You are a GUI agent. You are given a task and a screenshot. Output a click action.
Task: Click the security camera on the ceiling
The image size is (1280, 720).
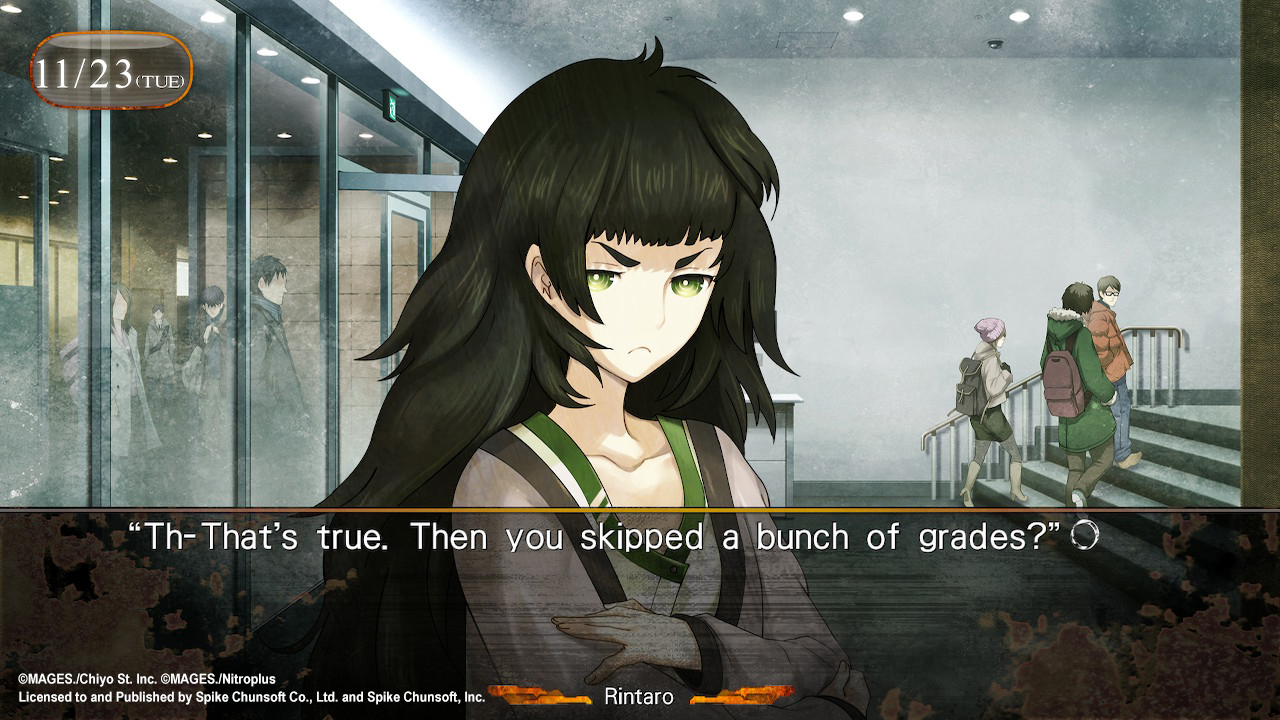[995, 42]
